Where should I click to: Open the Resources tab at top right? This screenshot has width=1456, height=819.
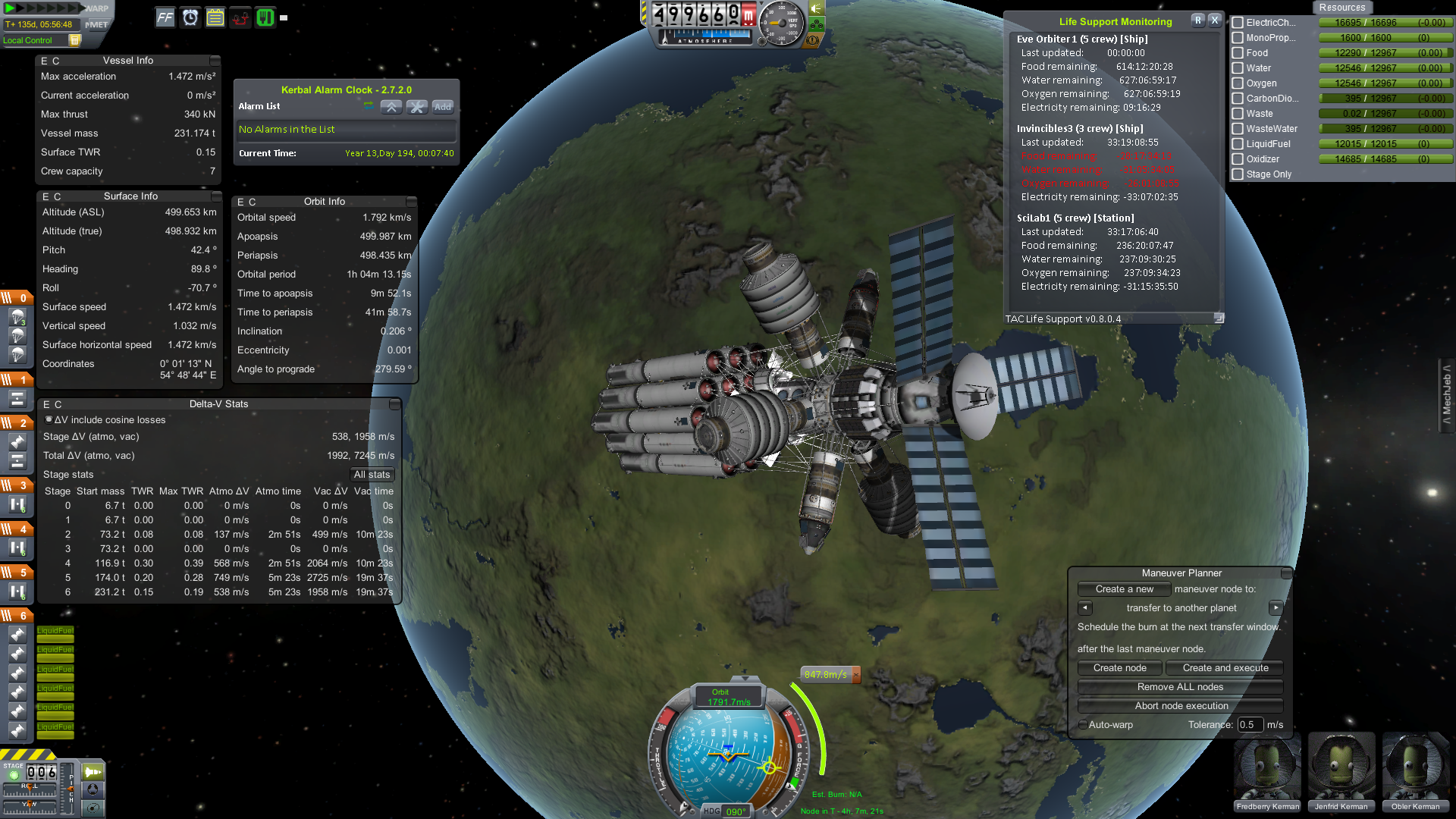coord(1342,7)
